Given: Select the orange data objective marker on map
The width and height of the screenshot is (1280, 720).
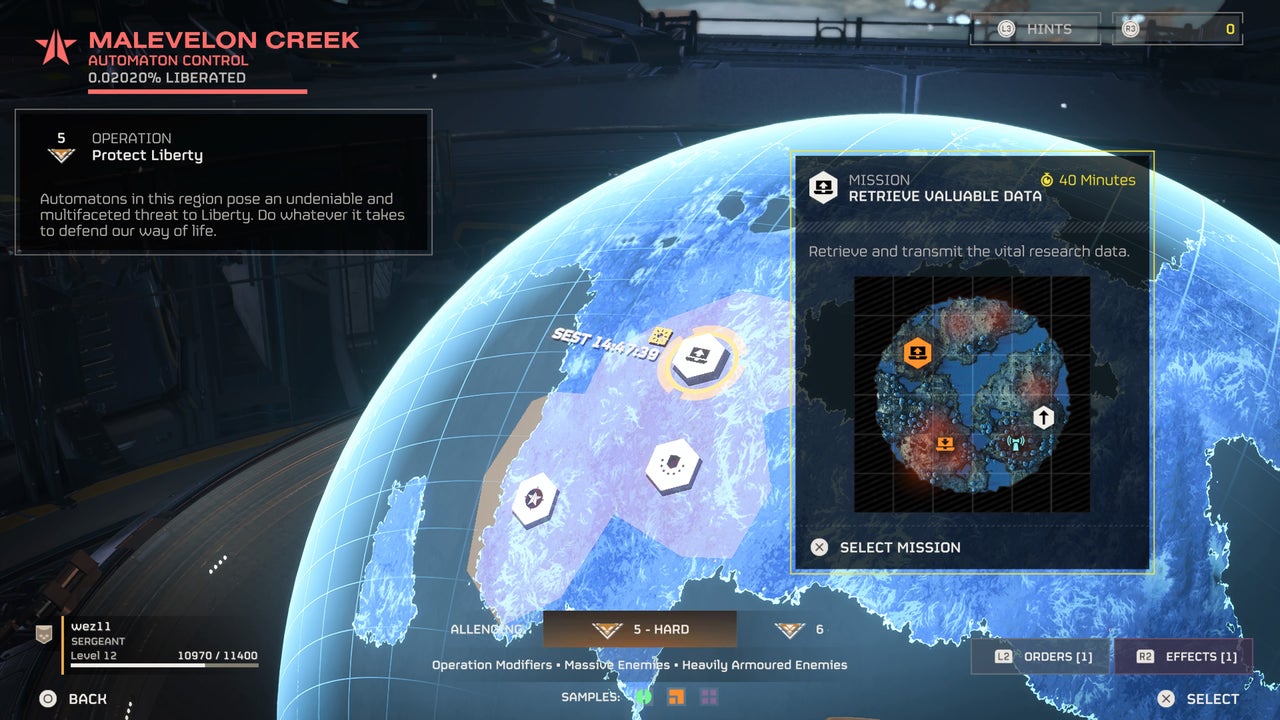Looking at the screenshot, I should [x=917, y=352].
